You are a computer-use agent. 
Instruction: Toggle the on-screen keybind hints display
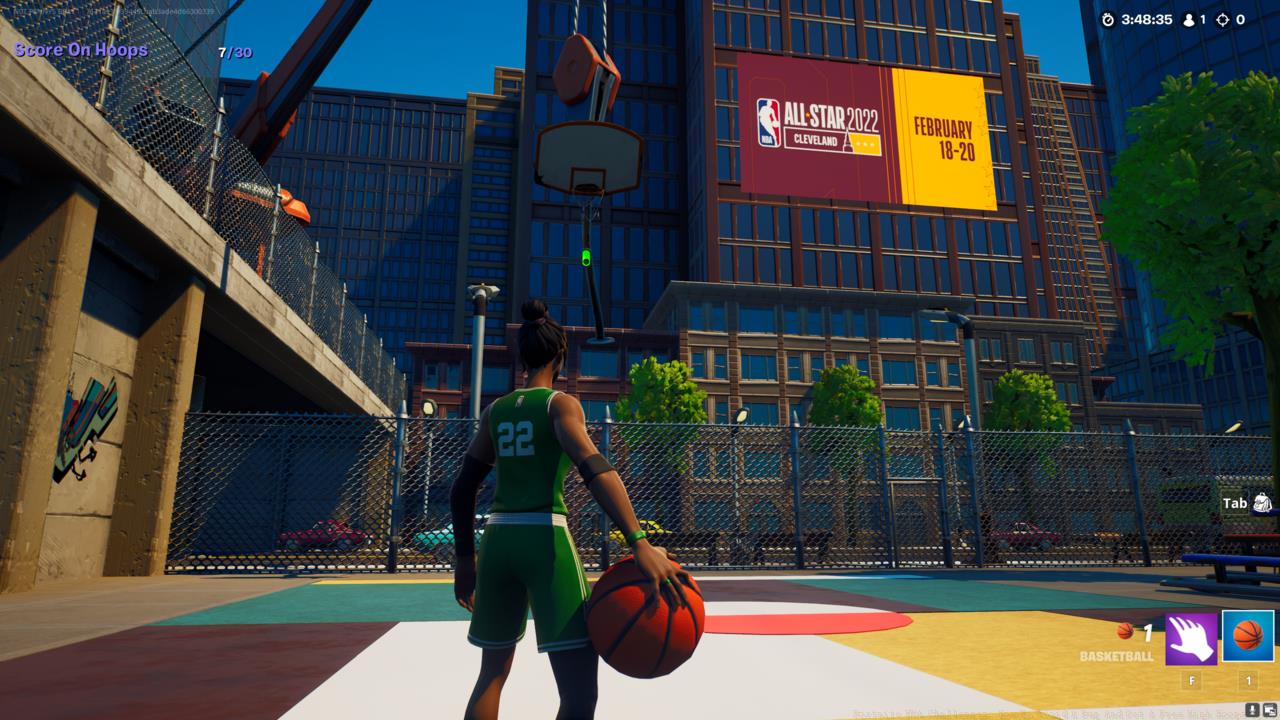1270,709
